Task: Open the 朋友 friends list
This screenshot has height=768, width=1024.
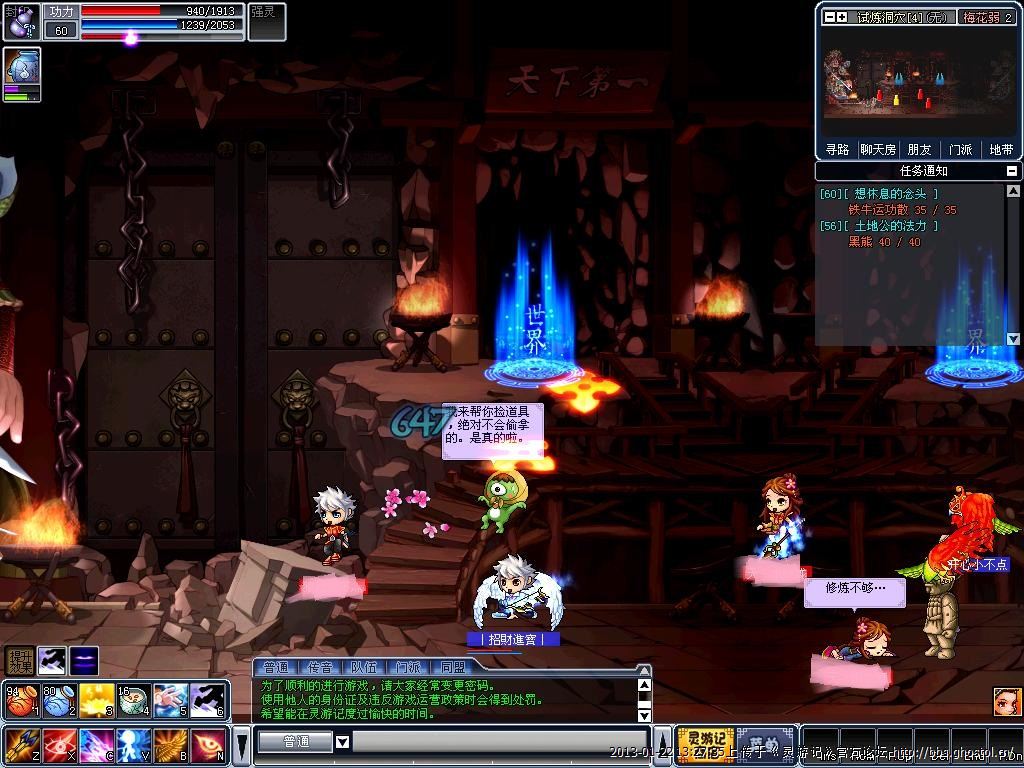Action: (x=919, y=149)
